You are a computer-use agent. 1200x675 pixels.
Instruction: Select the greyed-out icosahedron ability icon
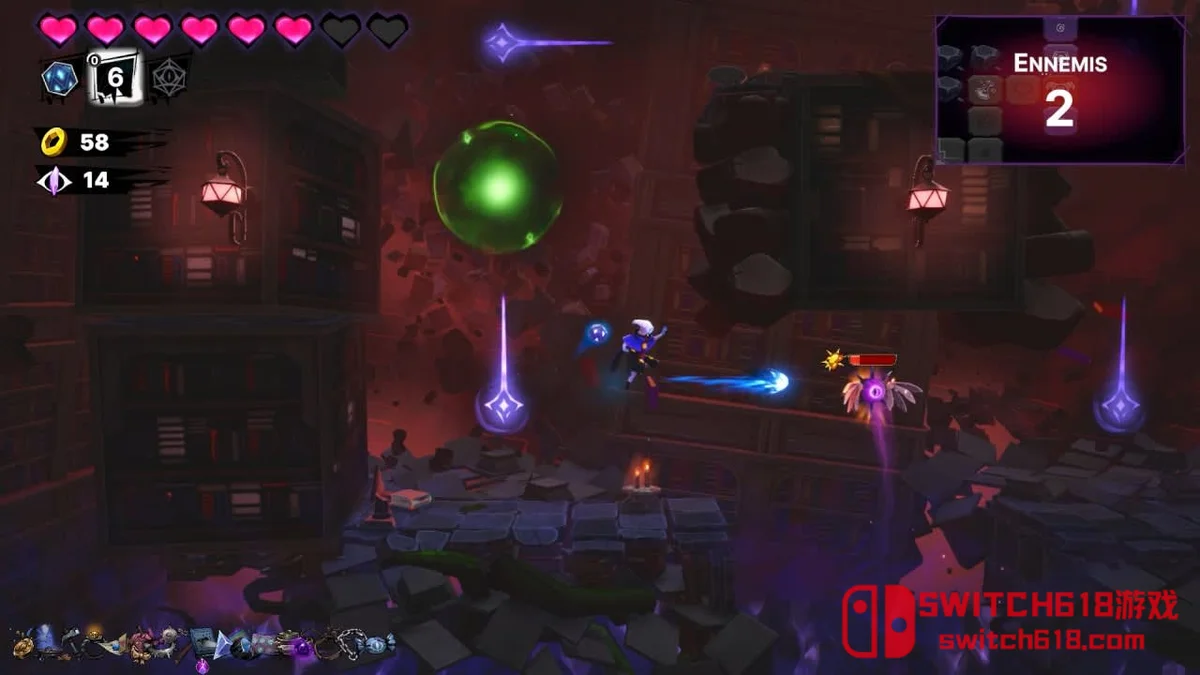(x=169, y=77)
